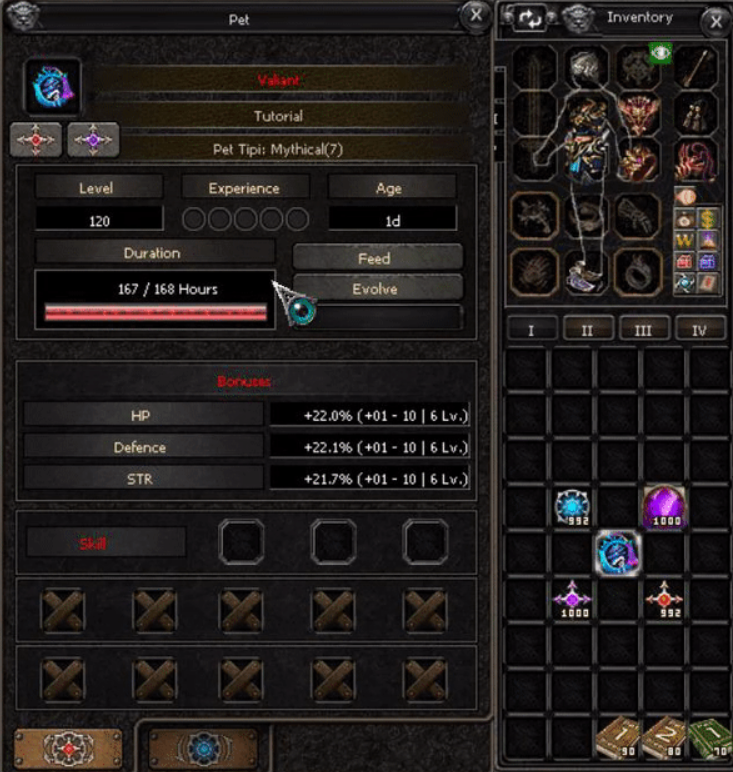Select the purple orb stack of 1000
This screenshot has width=733, height=772.
click(662, 506)
